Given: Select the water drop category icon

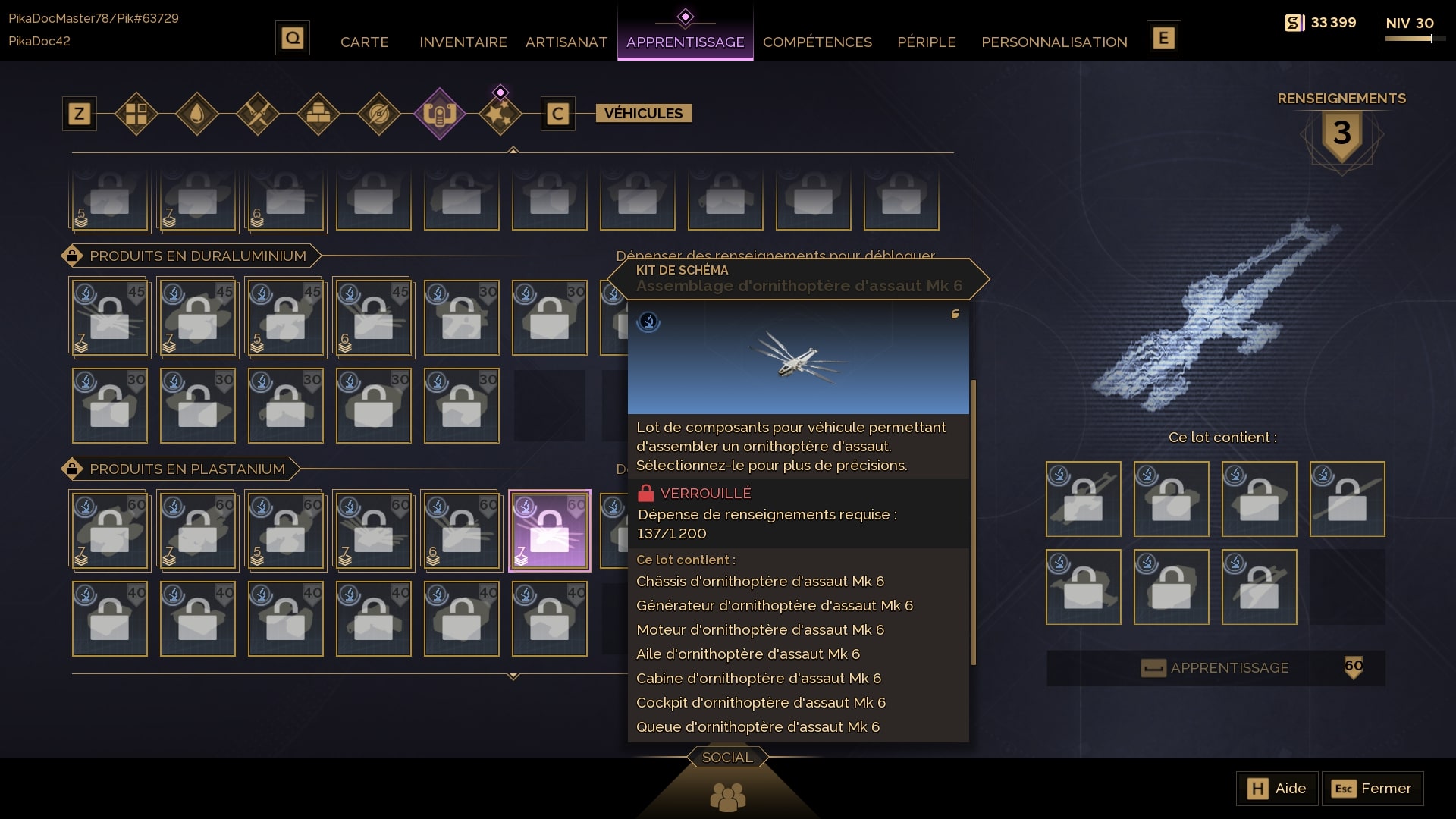Looking at the screenshot, I should (x=197, y=114).
